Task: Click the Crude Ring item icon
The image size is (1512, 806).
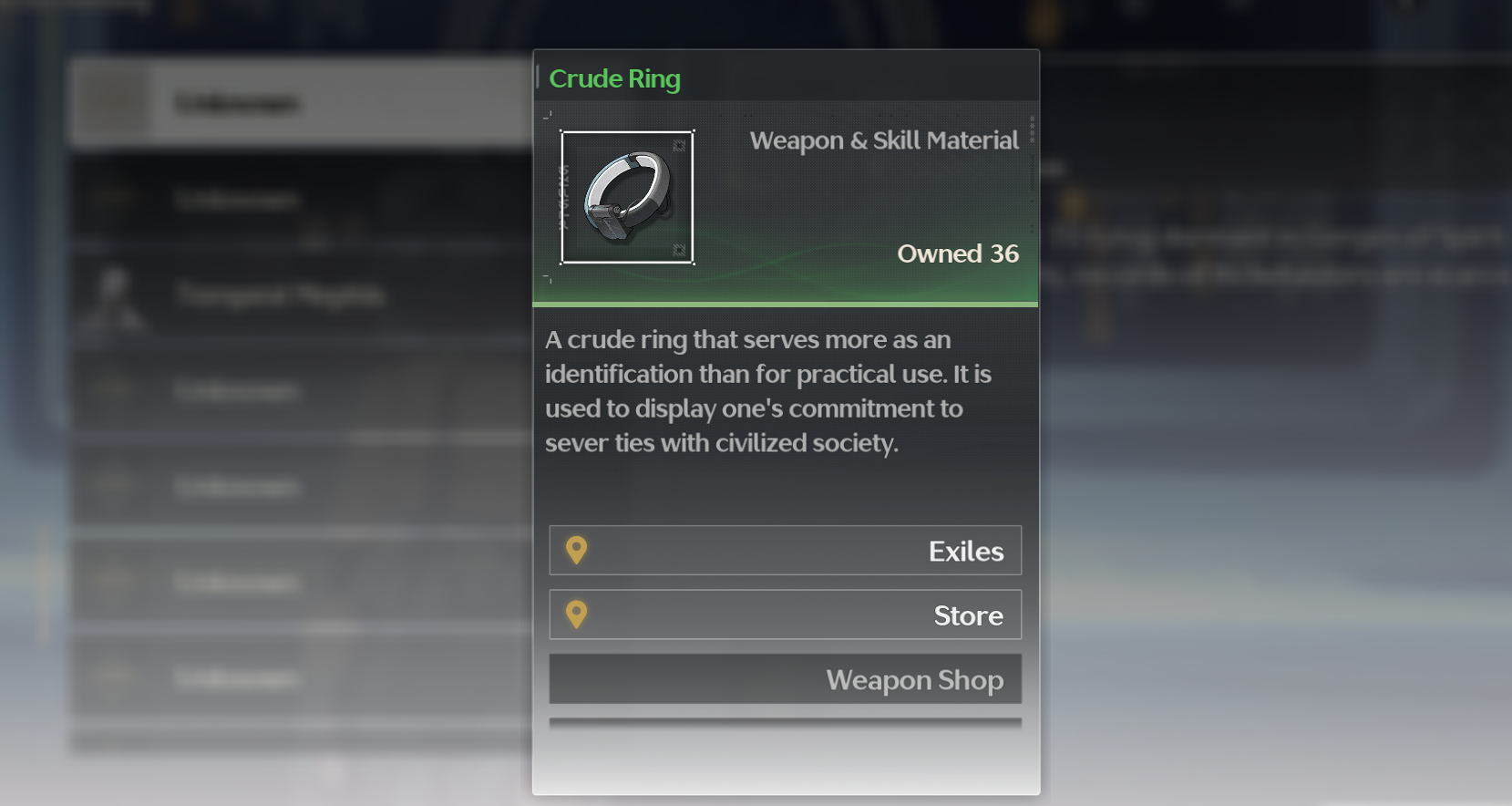Action: [627, 198]
